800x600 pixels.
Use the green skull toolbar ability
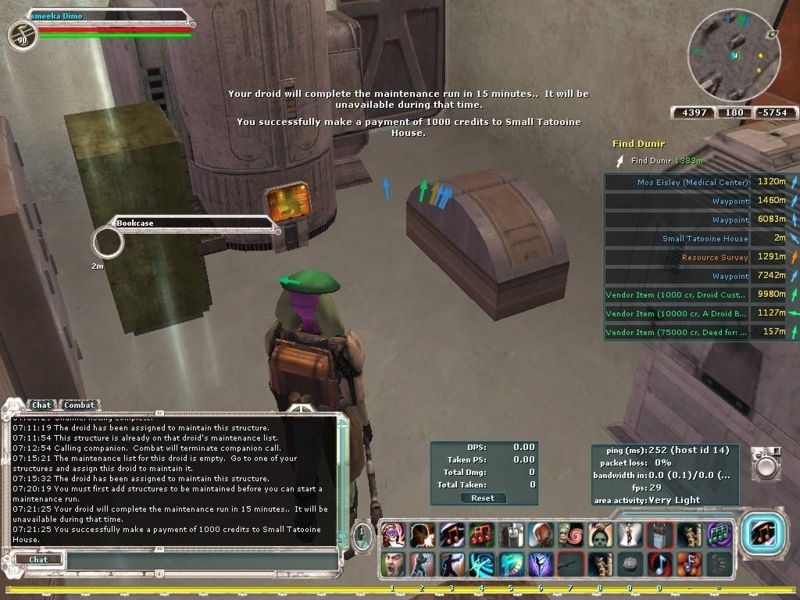click(x=600, y=534)
